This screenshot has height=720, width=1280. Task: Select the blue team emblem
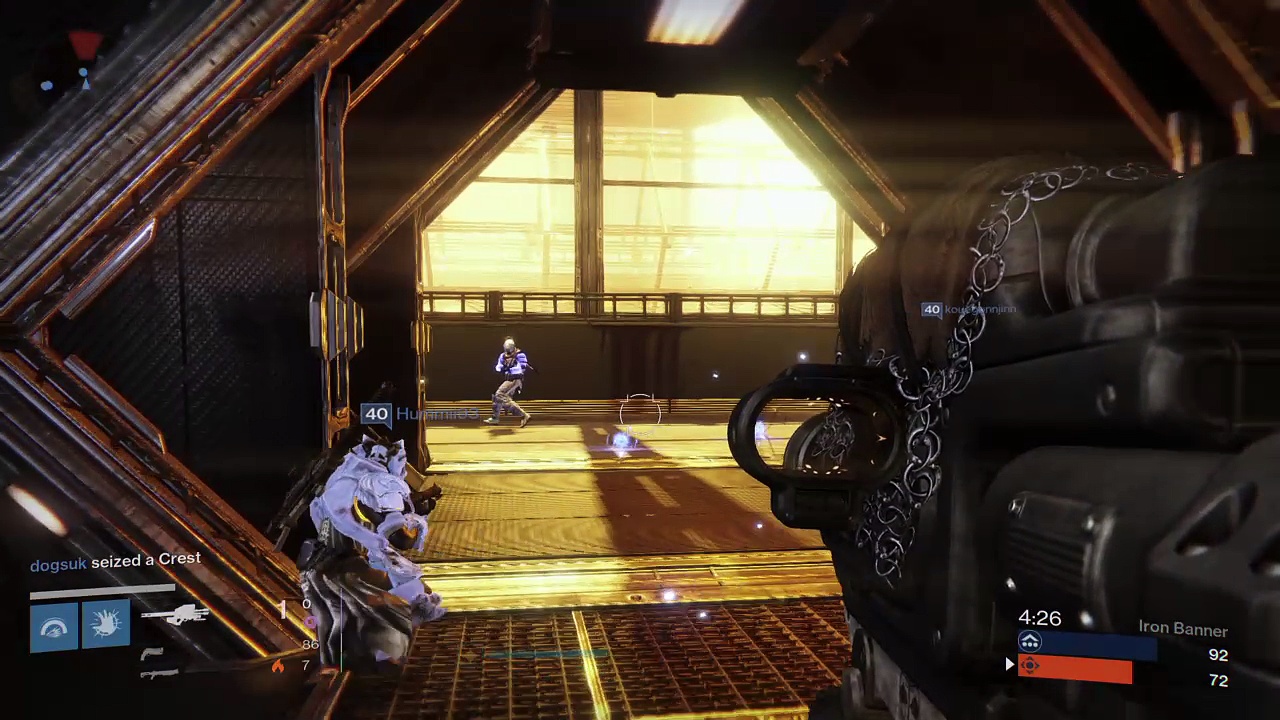tap(1030, 642)
